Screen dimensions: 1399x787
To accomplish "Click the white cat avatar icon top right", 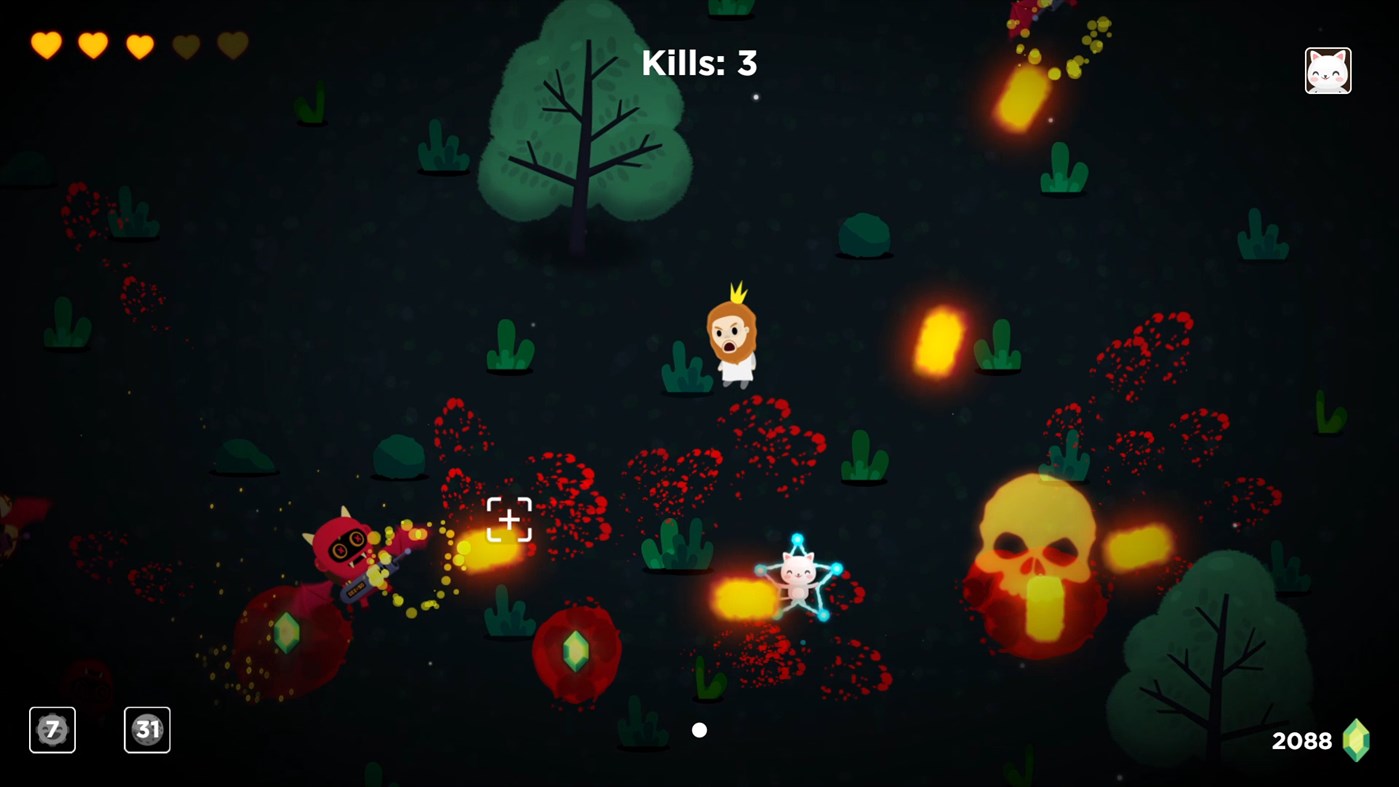I will click(x=1328, y=69).
